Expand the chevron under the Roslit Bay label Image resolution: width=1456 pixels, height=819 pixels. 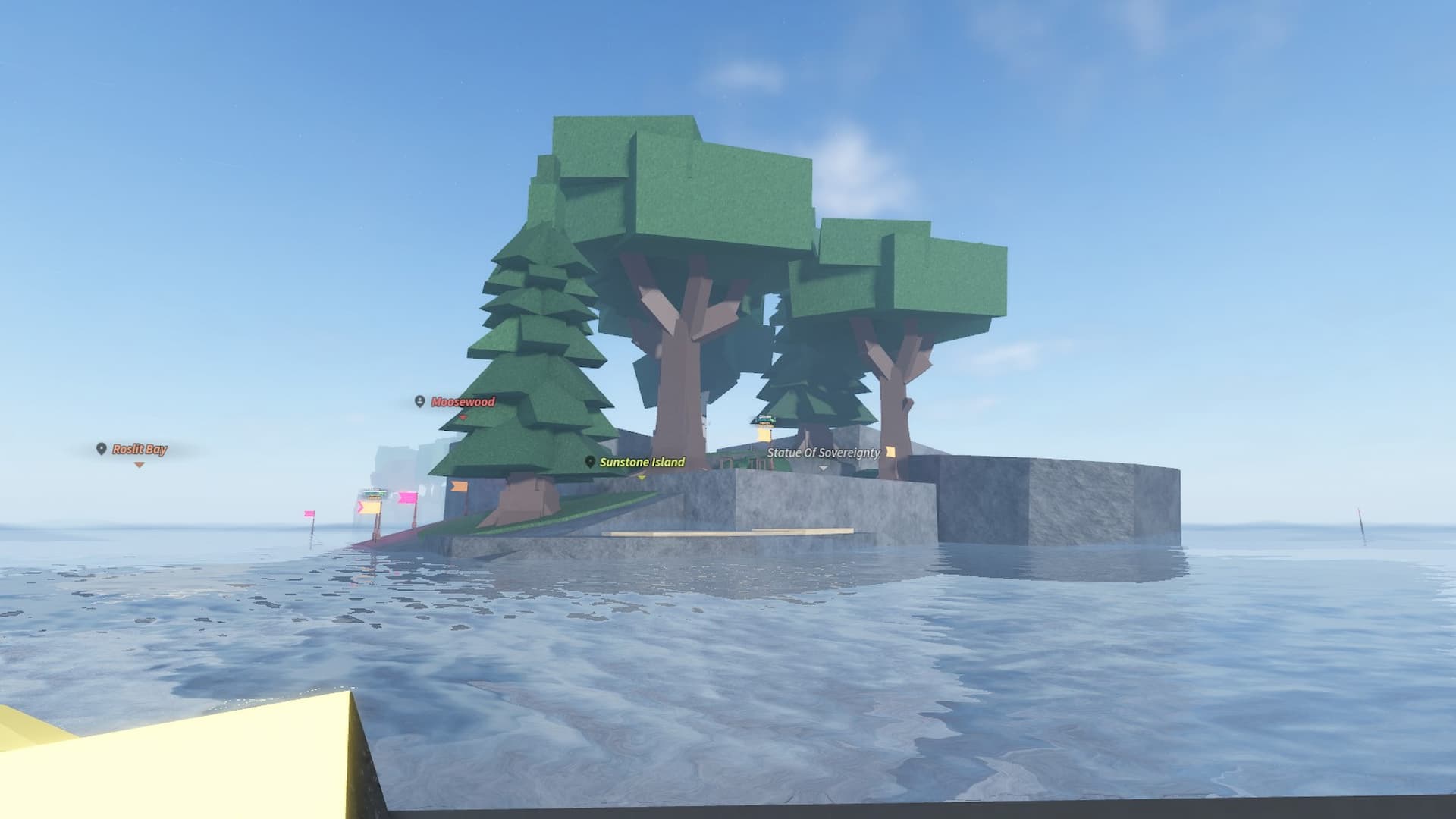tap(140, 465)
